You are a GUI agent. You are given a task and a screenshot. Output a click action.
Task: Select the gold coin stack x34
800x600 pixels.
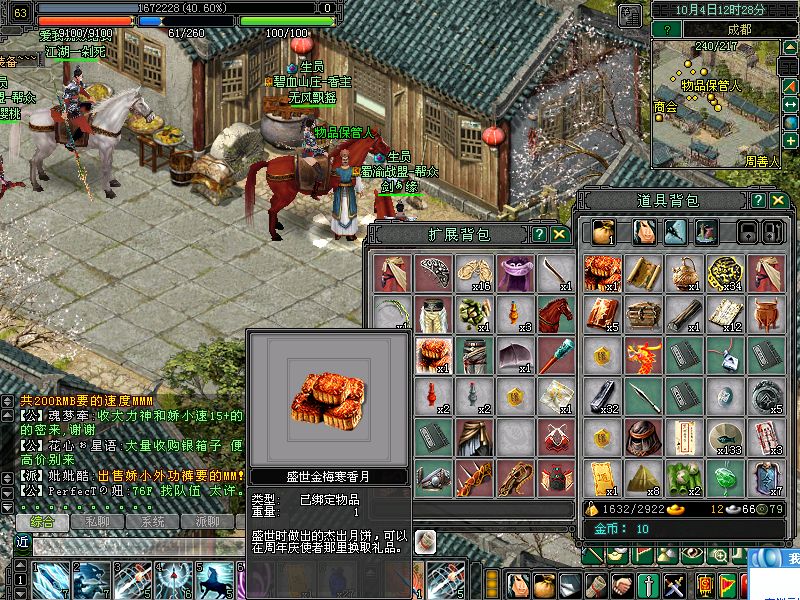point(725,272)
